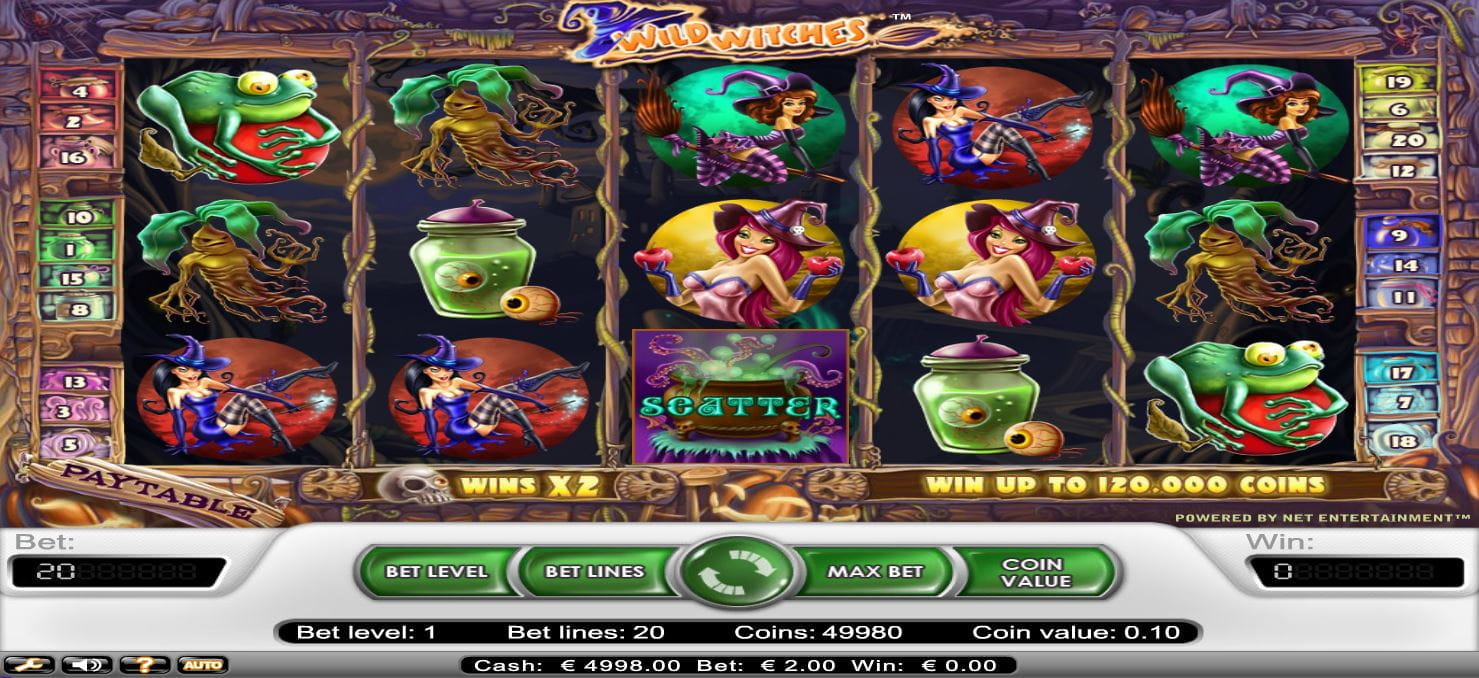Toggle sound with the speaker icon
Screen dimensions: 1479x678
coord(85,665)
